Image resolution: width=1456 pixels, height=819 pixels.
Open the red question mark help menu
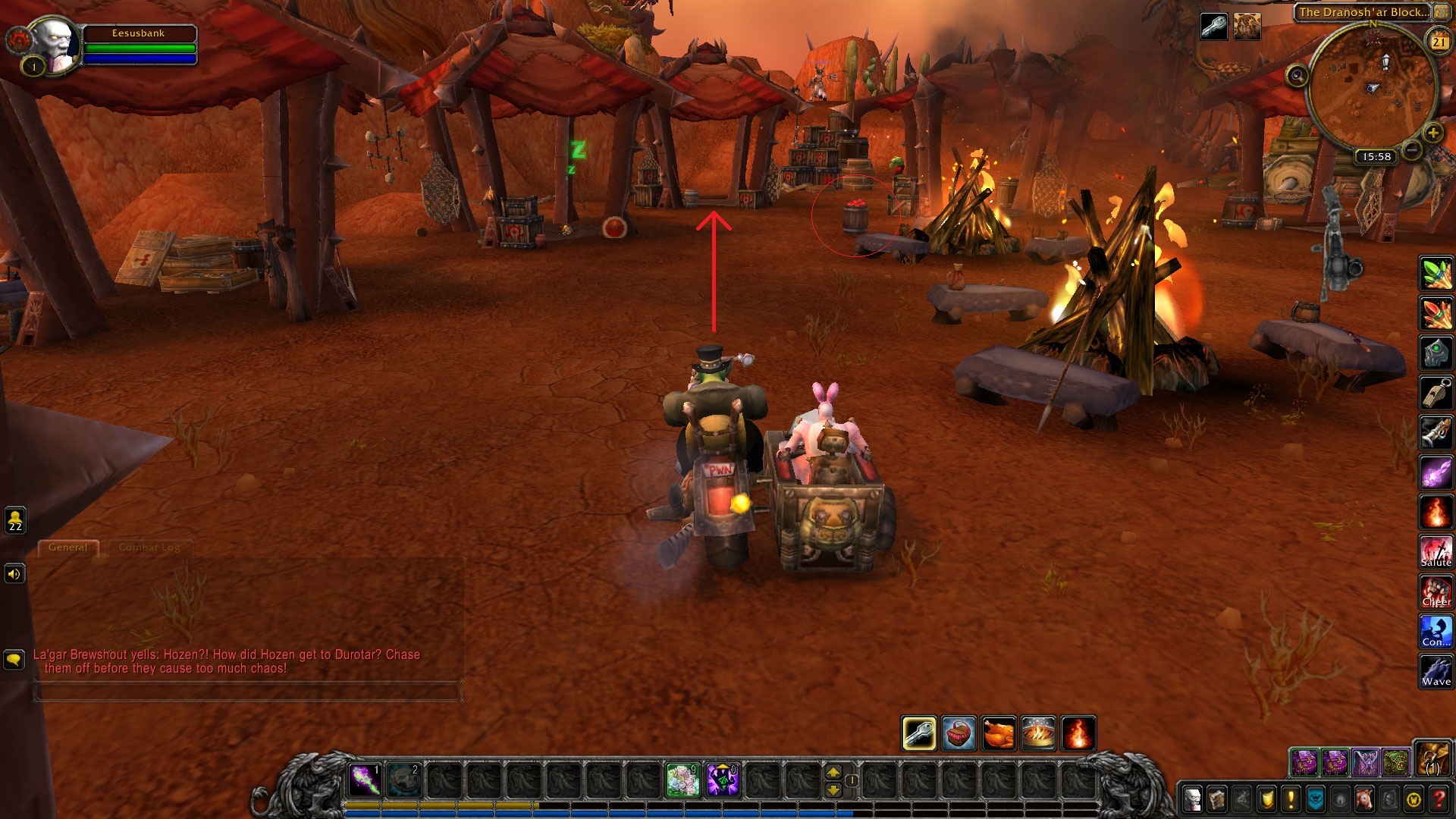(1439, 799)
